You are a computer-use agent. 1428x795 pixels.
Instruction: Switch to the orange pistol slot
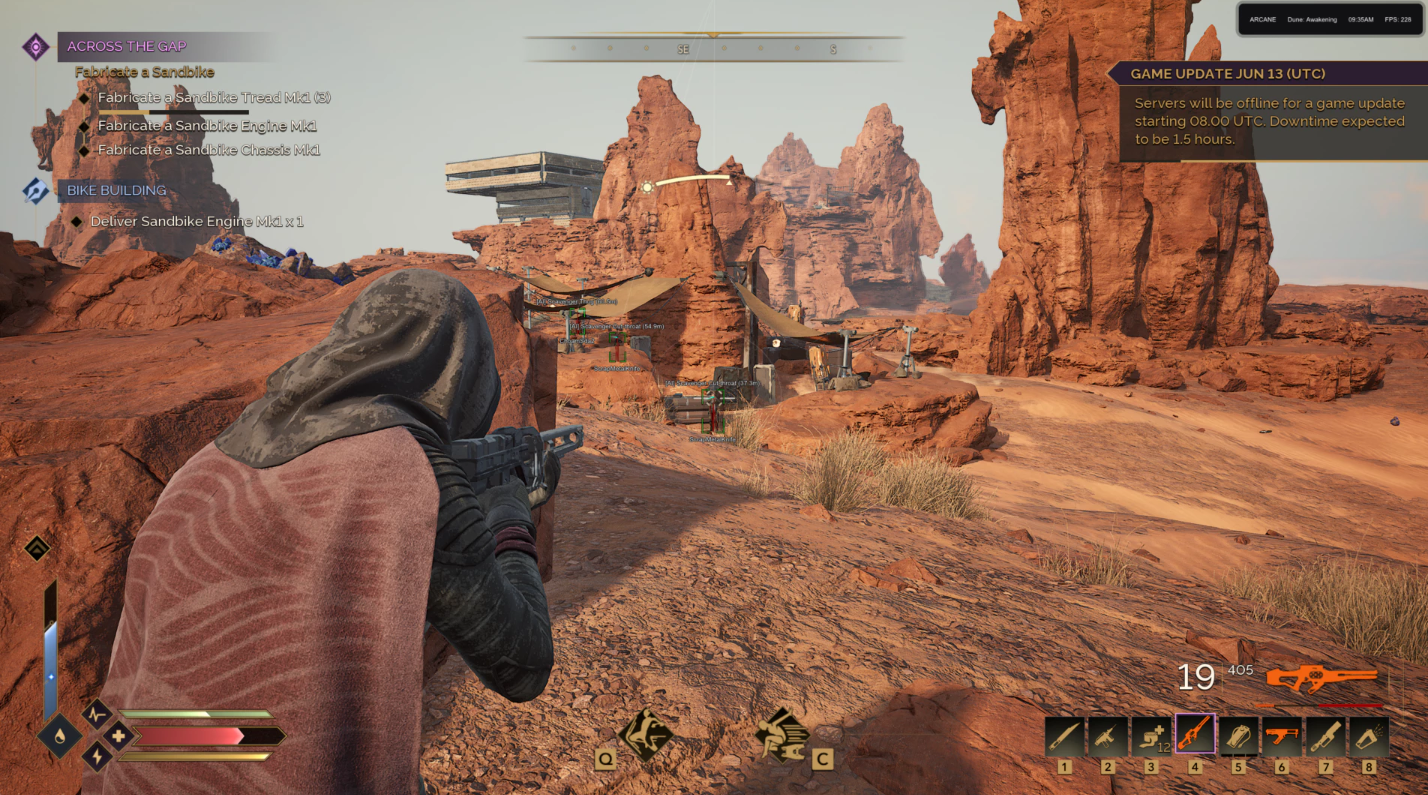[1282, 736]
